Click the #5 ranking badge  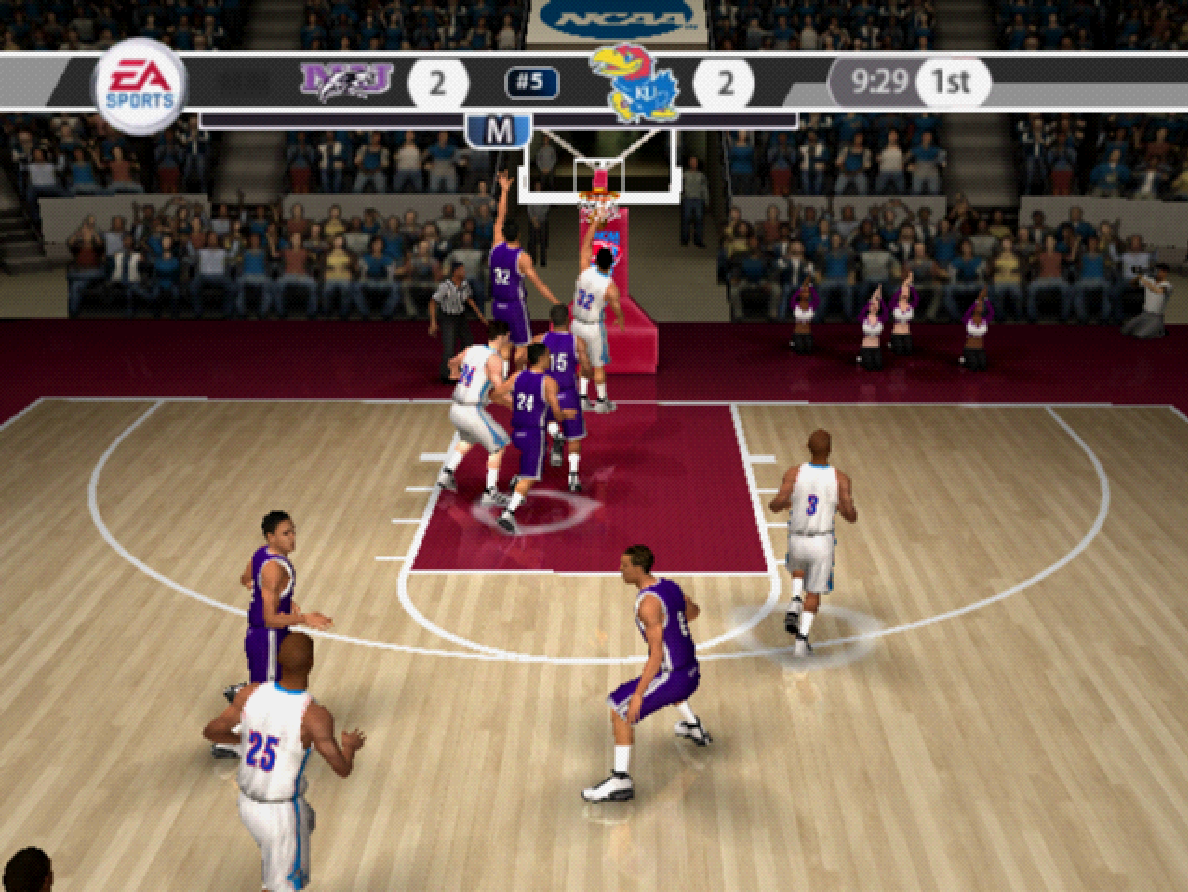(531, 83)
